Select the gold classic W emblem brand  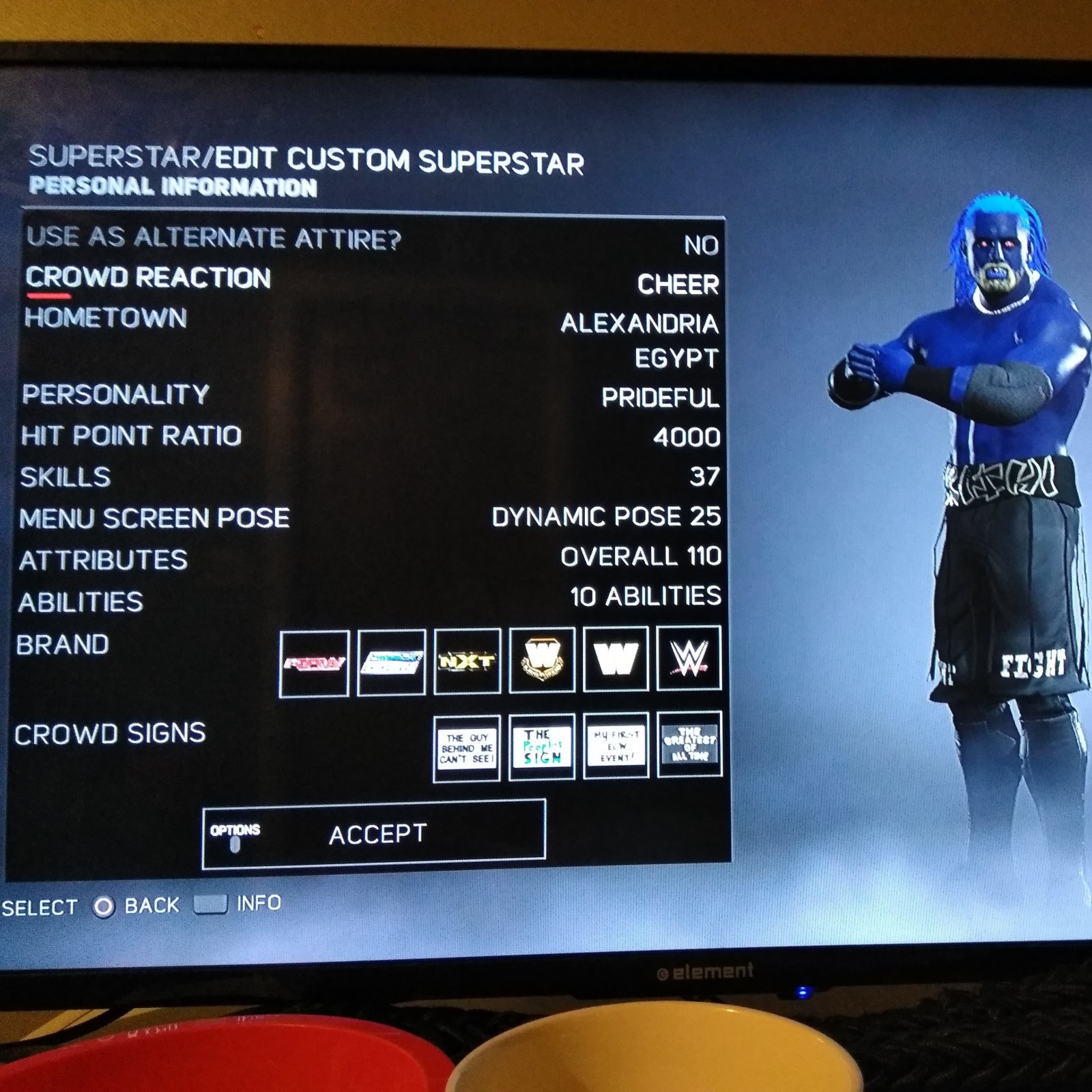click(x=542, y=659)
